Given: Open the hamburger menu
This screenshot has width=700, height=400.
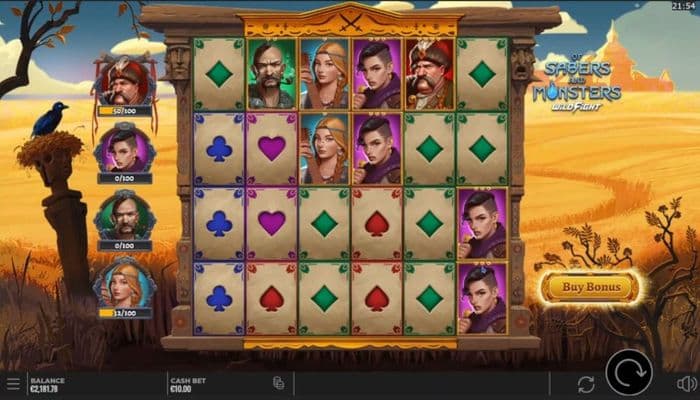Looking at the screenshot, I should click(x=13, y=383).
